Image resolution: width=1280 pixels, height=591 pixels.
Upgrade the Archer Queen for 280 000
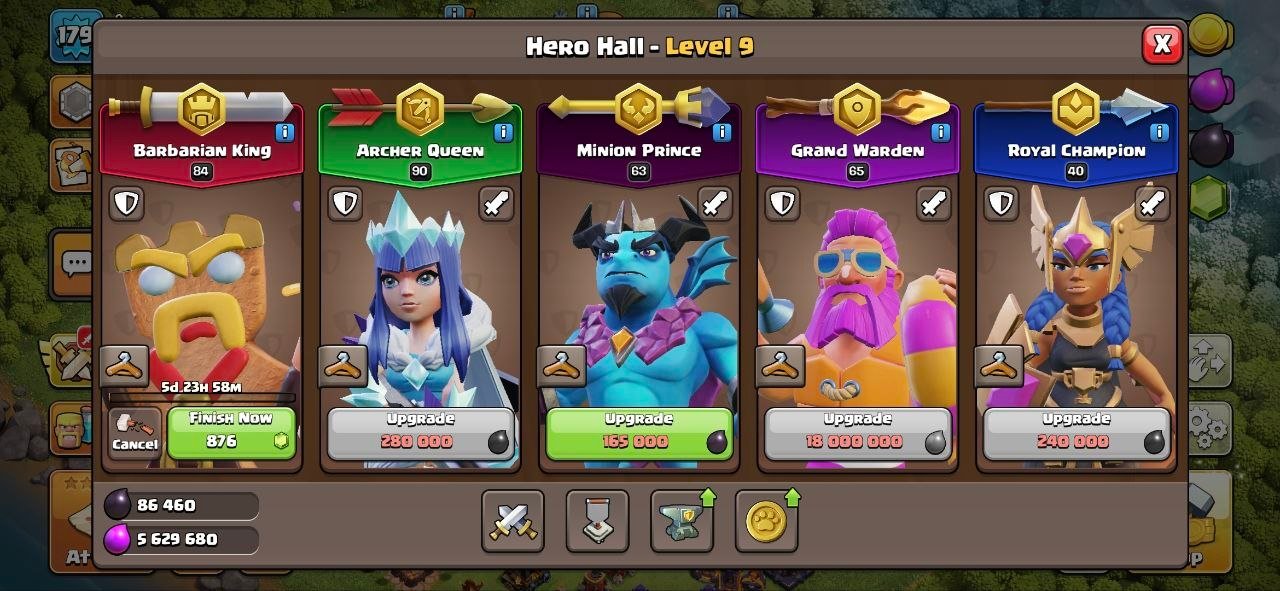pyautogui.click(x=420, y=433)
